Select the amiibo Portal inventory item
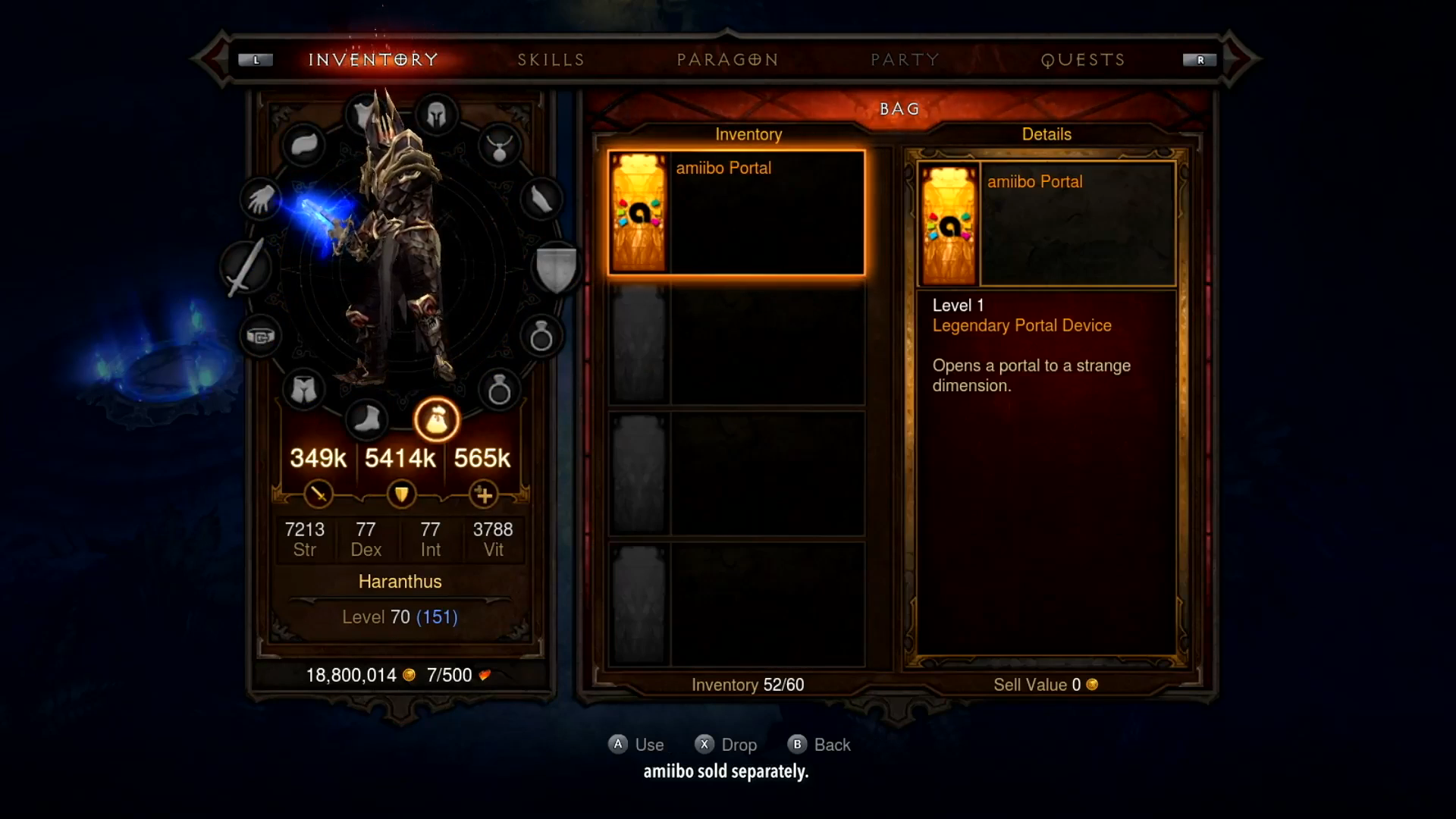Viewport: 1456px width, 819px height. pos(736,212)
